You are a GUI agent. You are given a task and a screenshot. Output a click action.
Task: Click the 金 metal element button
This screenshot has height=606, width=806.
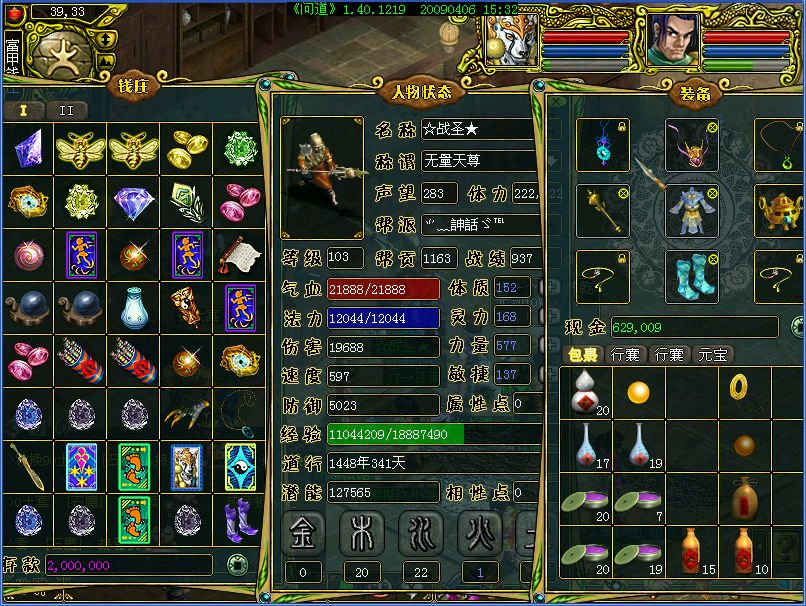302,531
